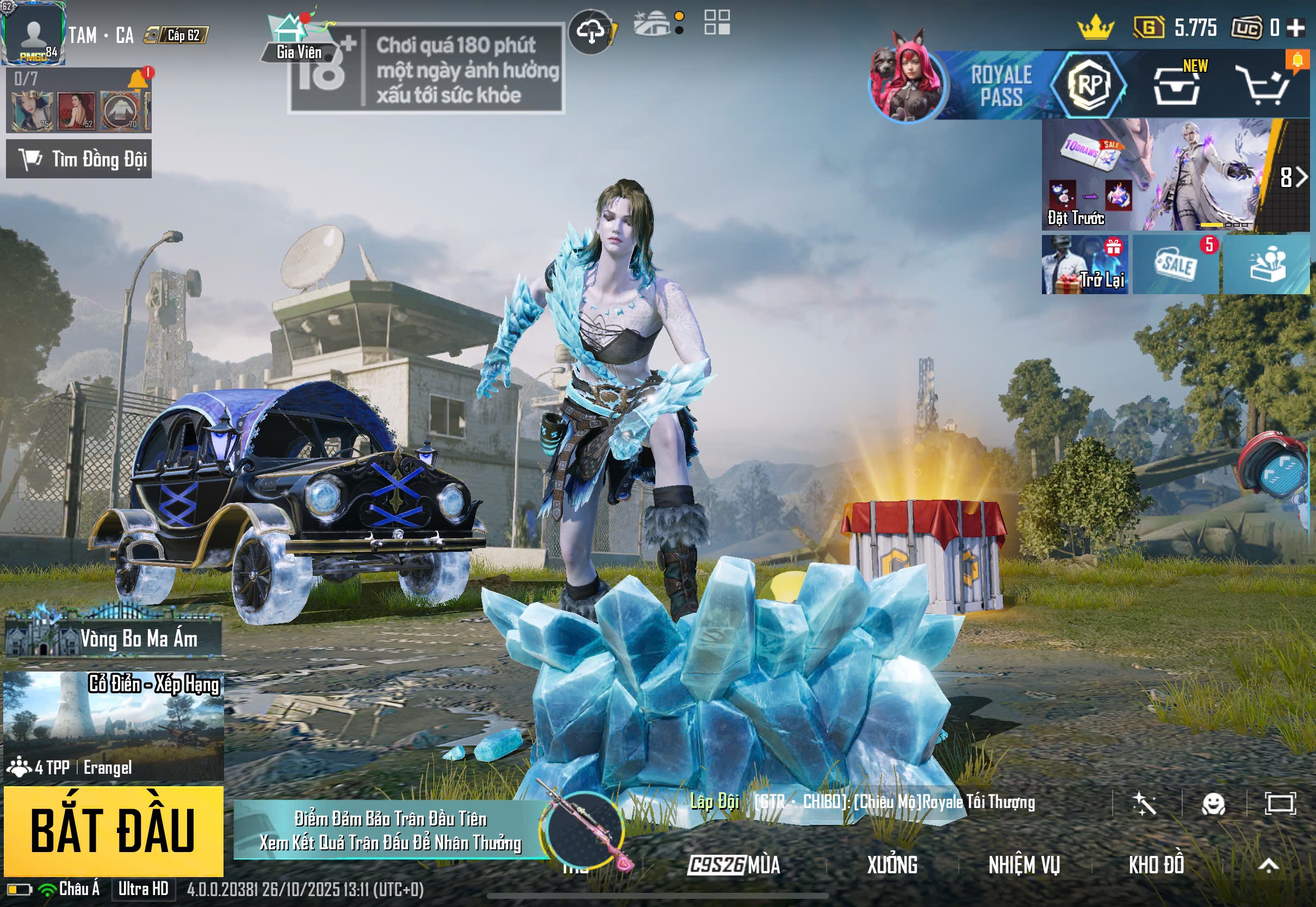This screenshot has height=907, width=1316.
Task: Open the emote smiley icon
Action: [x=1213, y=804]
